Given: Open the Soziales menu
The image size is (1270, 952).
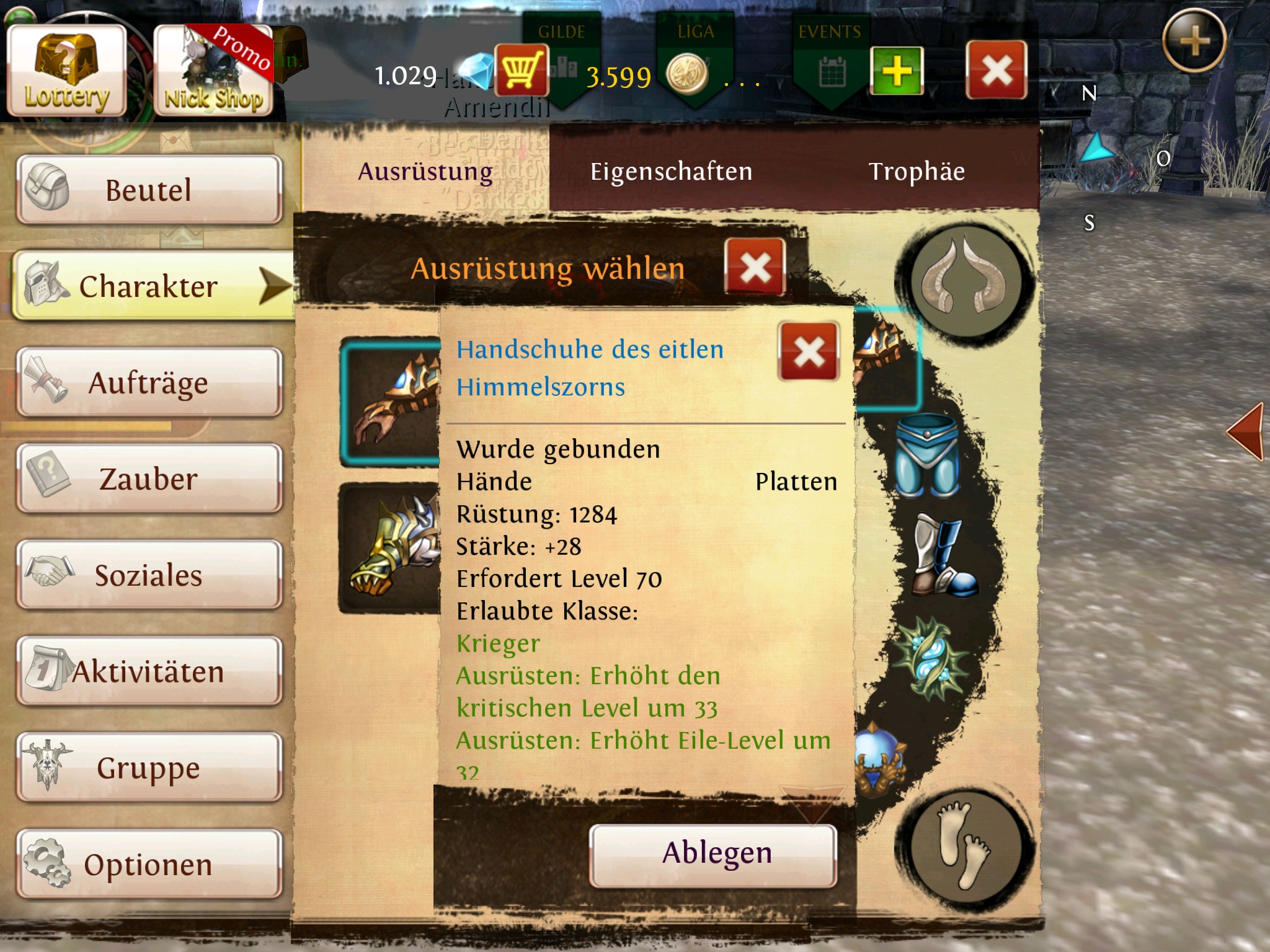Looking at the screenshot, I should pyautogui.click(x=149, y=575).
